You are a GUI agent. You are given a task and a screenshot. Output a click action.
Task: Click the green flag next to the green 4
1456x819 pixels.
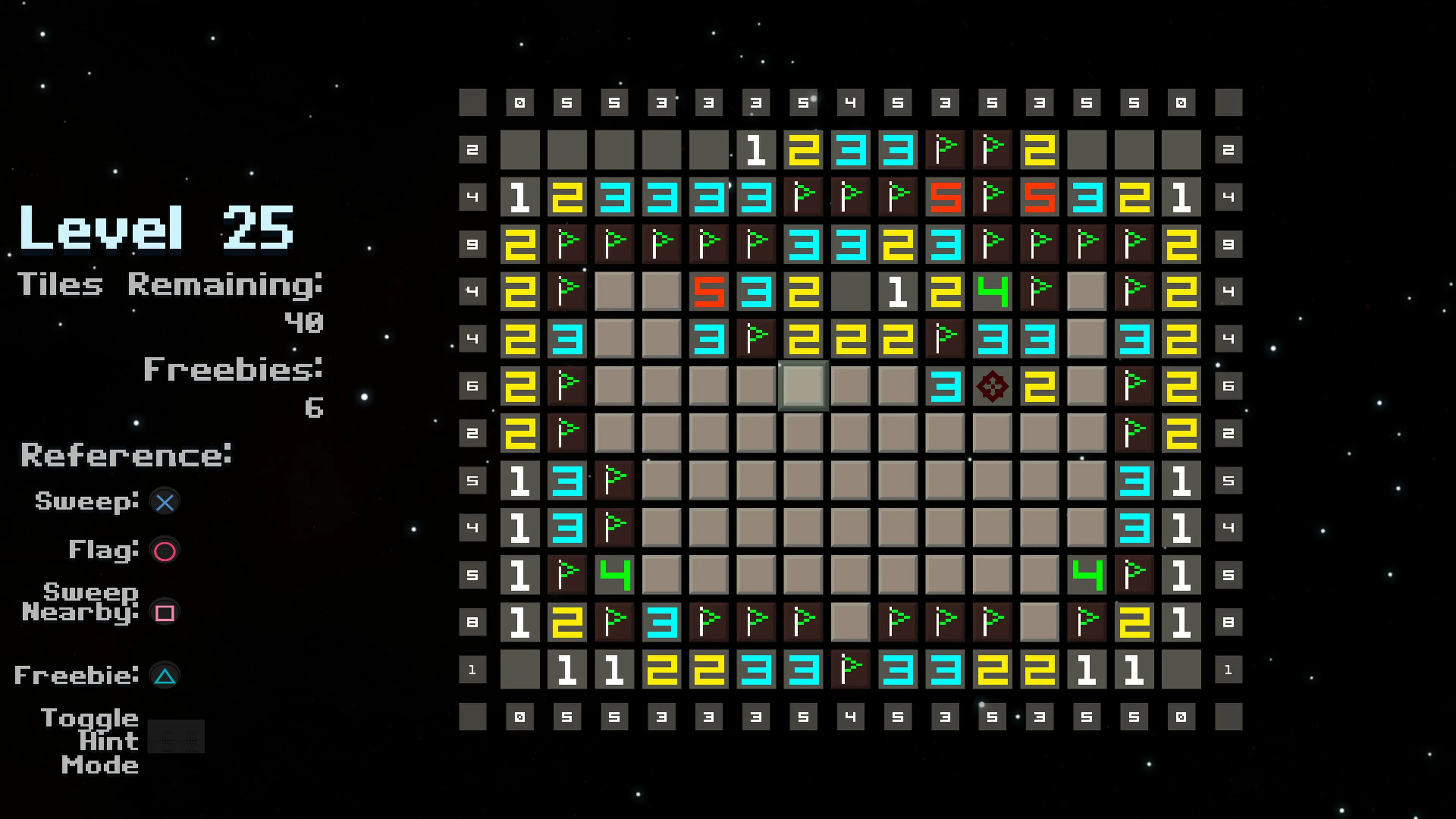click(1040, 292)
